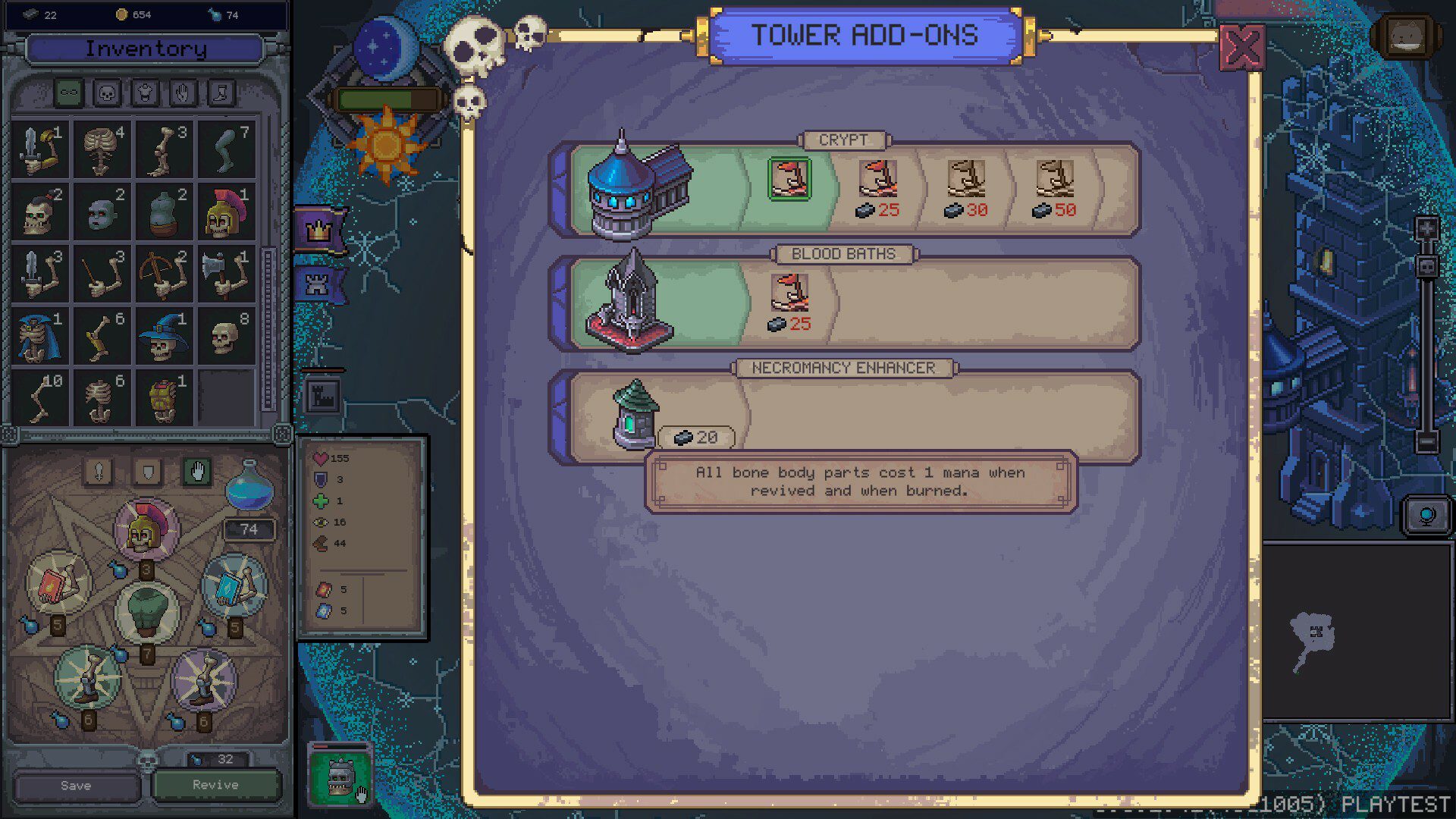Select the blue wizard hat skull

point(164,336)
